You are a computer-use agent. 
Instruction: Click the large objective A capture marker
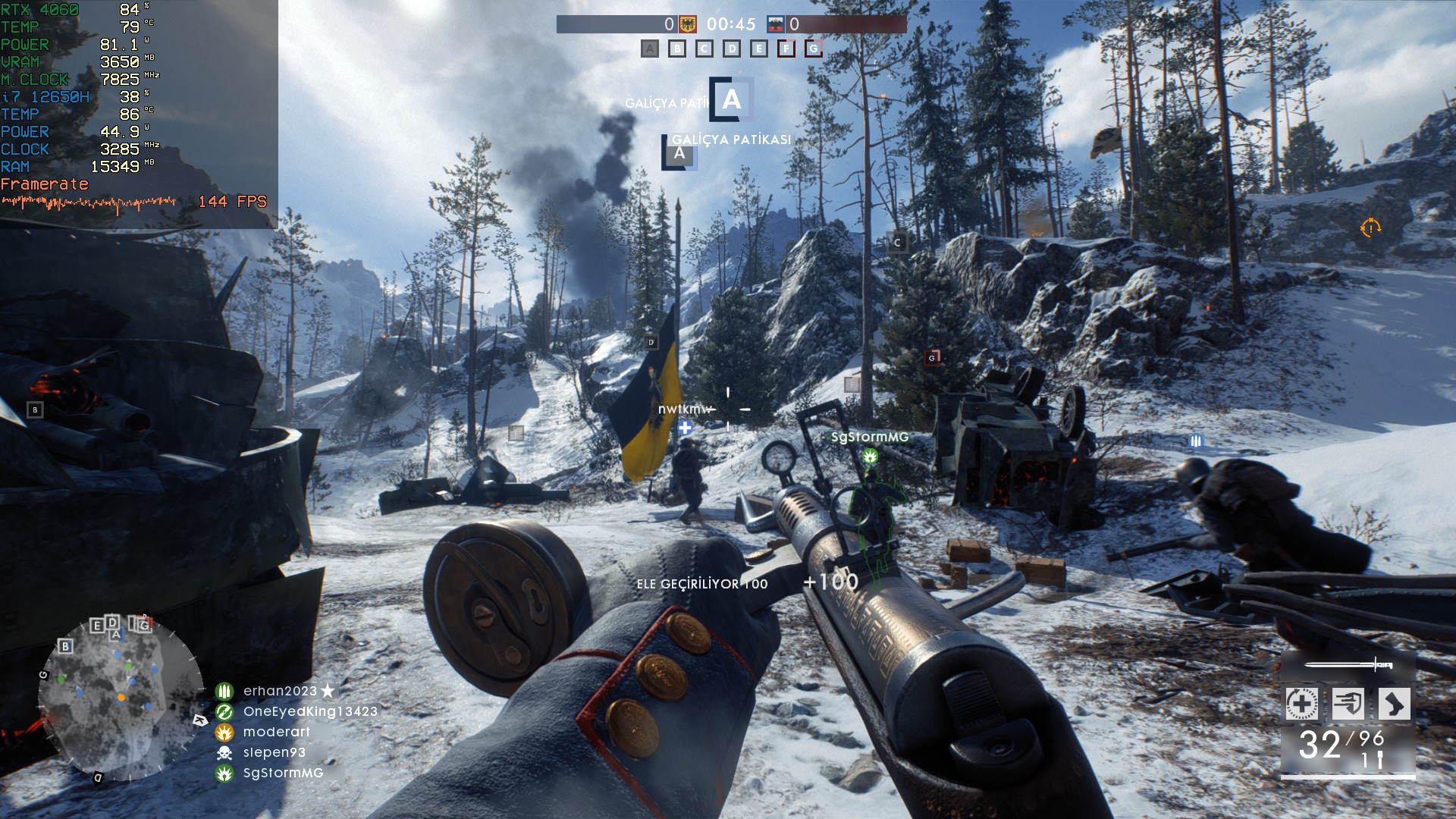point(732,99)
